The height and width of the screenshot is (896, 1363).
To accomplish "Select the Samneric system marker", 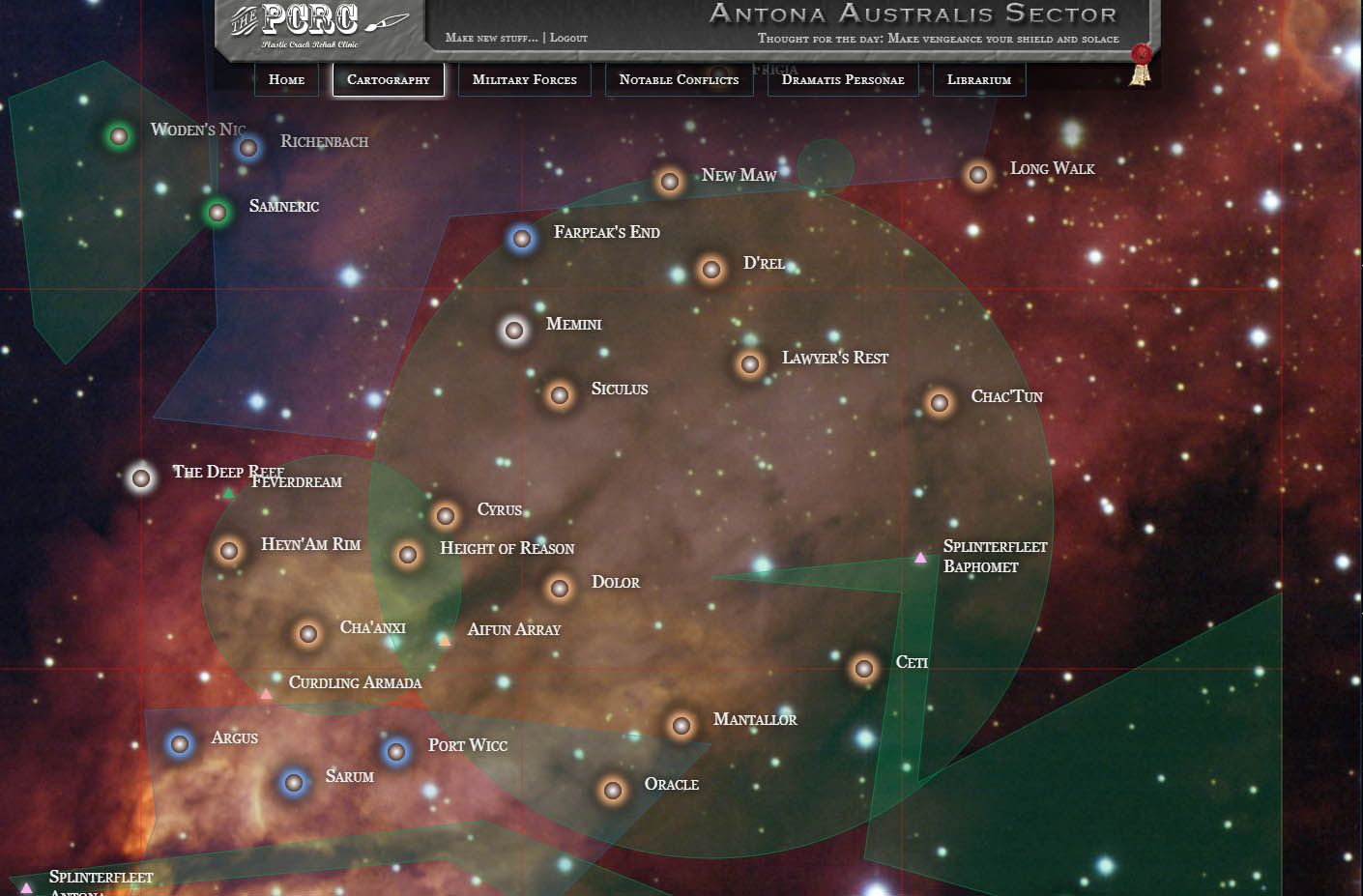I will click(216, 213).
